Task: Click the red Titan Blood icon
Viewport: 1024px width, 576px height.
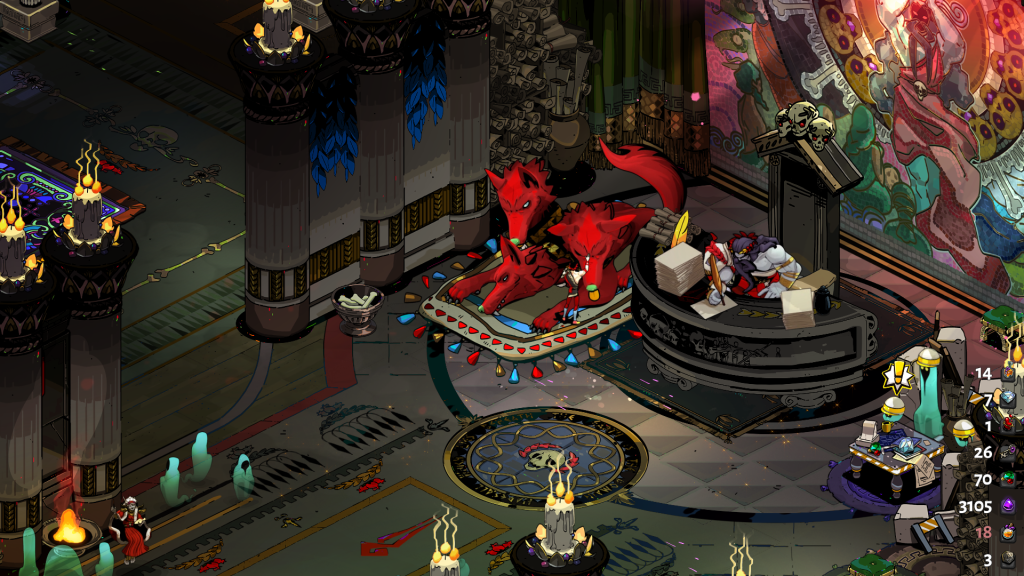Action: click(x=1009, y=425)
